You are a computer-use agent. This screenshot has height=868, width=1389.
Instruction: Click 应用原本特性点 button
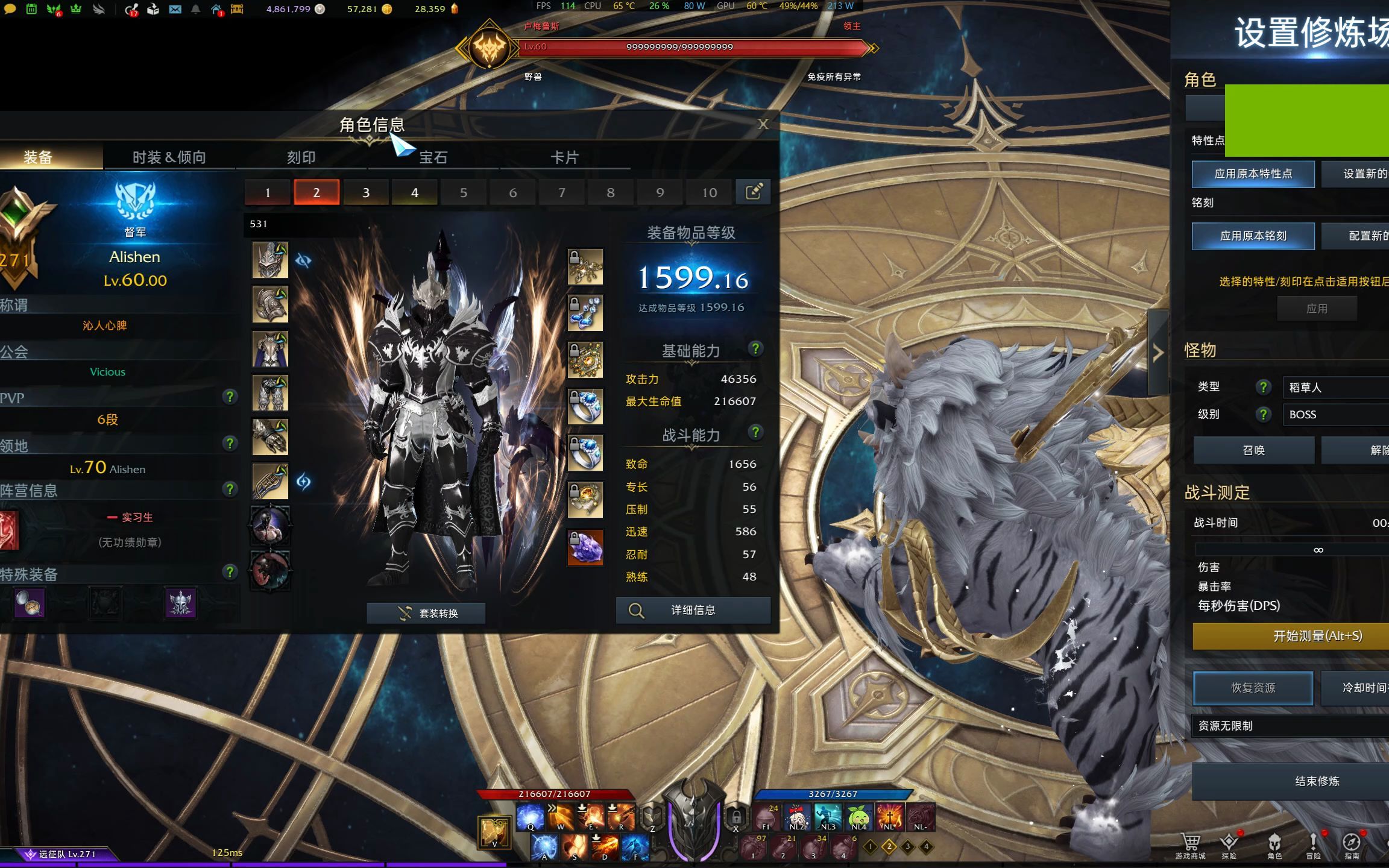[1253, 174]
